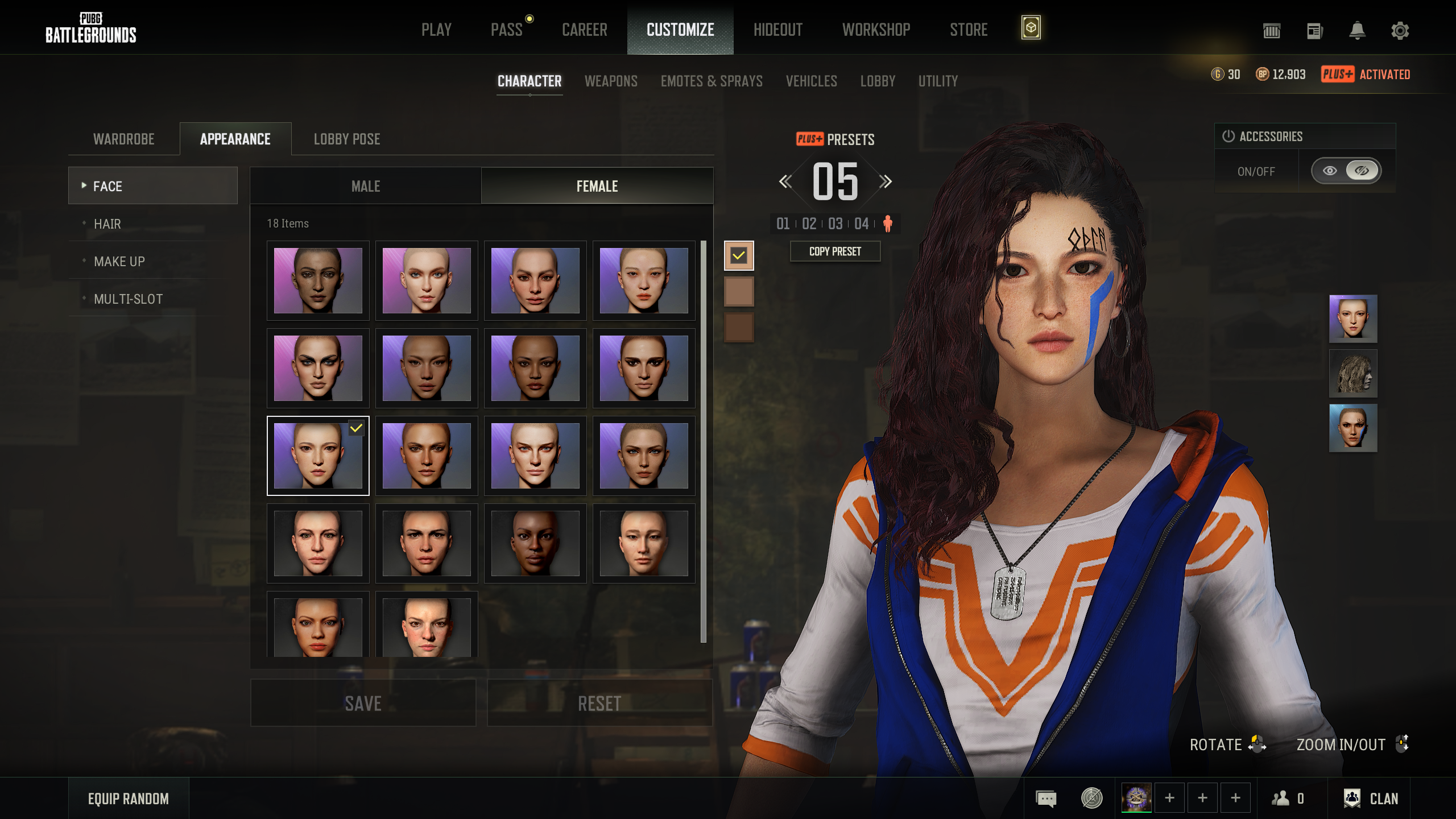Go to the next preset arrow
The width and height of the screenshot is (1456, 819).
point(885,182)
